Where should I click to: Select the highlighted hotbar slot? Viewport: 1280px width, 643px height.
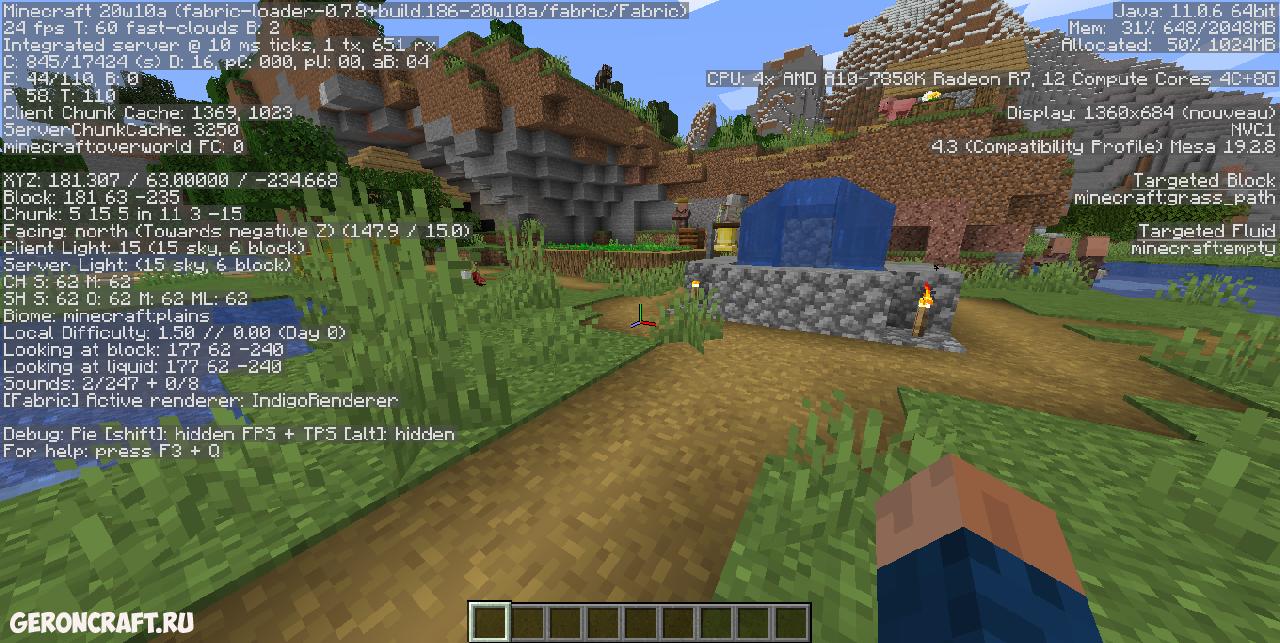tap(490, 622)
